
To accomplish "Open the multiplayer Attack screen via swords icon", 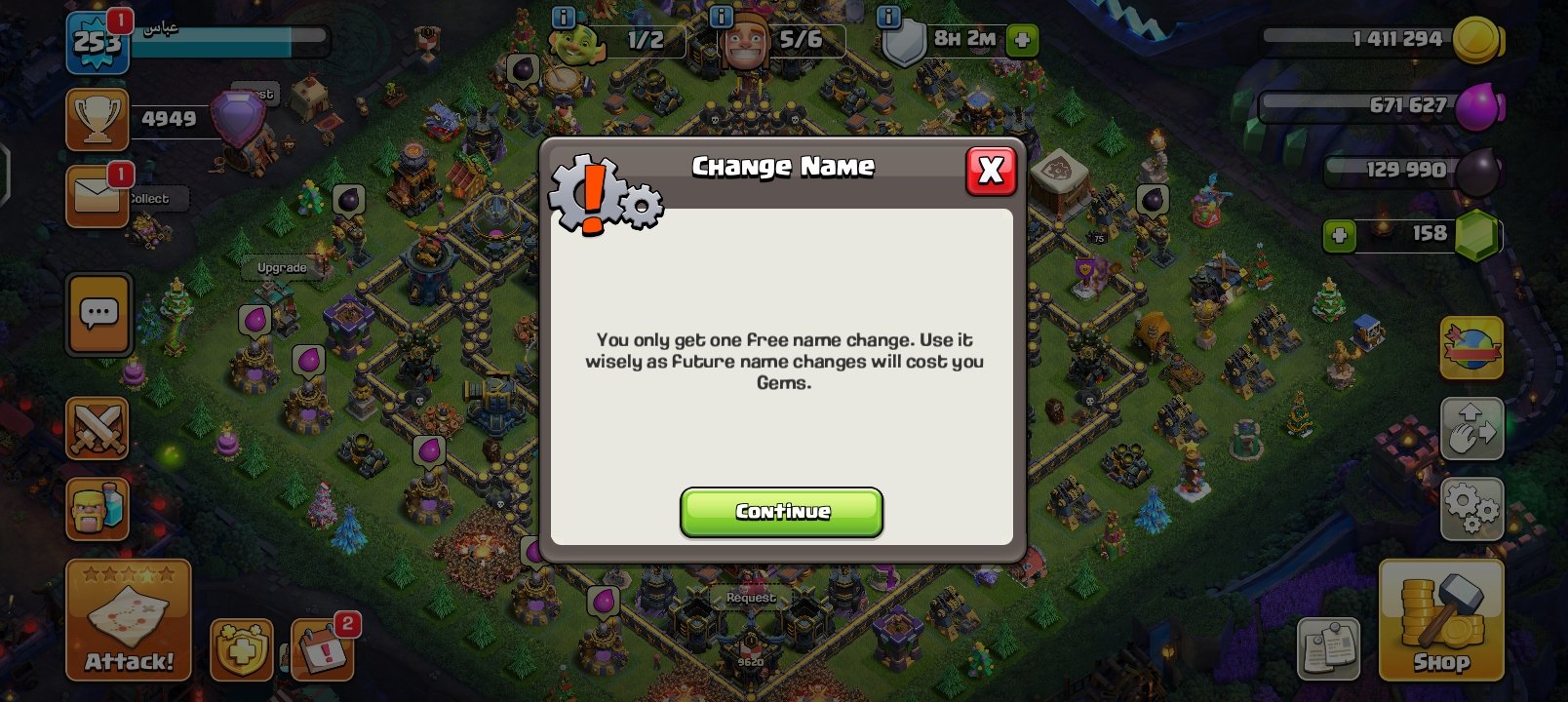I will (97, 429).
